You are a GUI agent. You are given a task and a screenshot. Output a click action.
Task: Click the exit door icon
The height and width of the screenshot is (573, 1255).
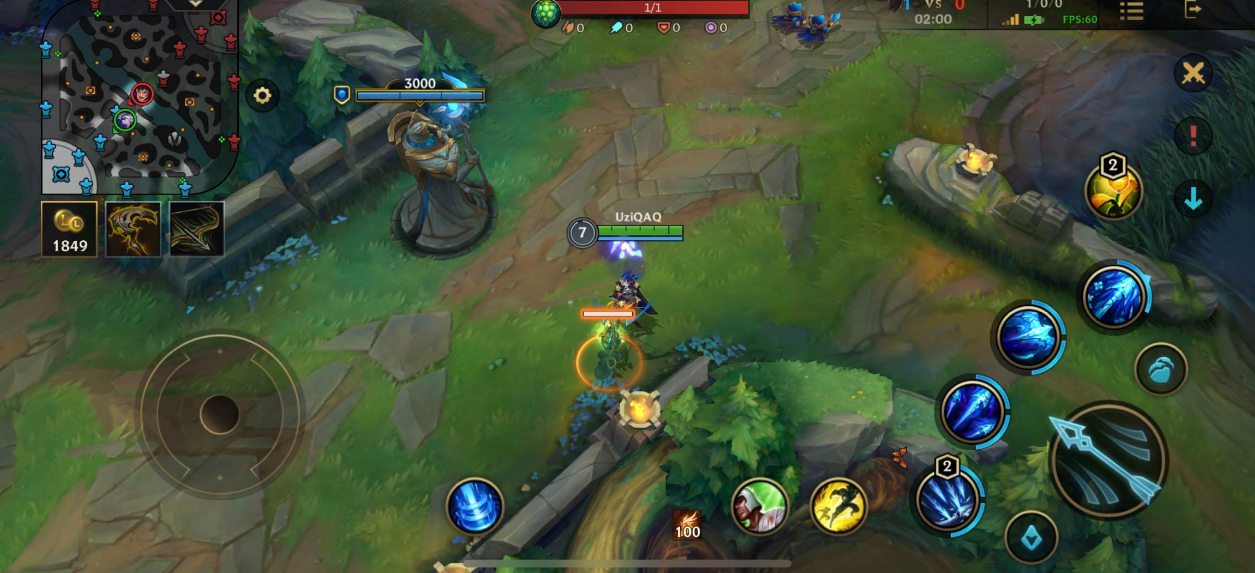pyautogui.click(x=1193, y=9)
